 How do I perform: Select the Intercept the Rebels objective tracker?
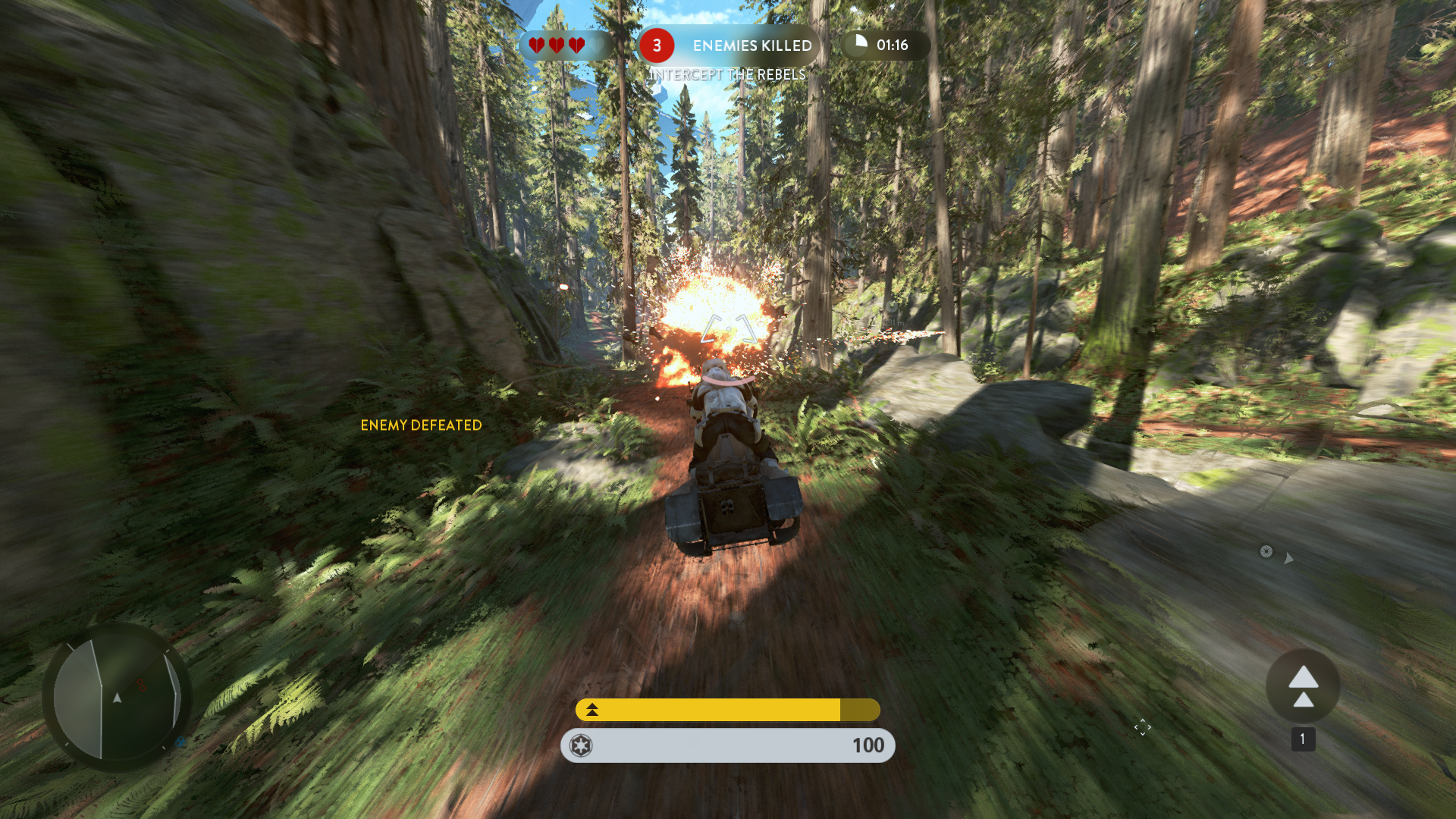coord(727,74)
